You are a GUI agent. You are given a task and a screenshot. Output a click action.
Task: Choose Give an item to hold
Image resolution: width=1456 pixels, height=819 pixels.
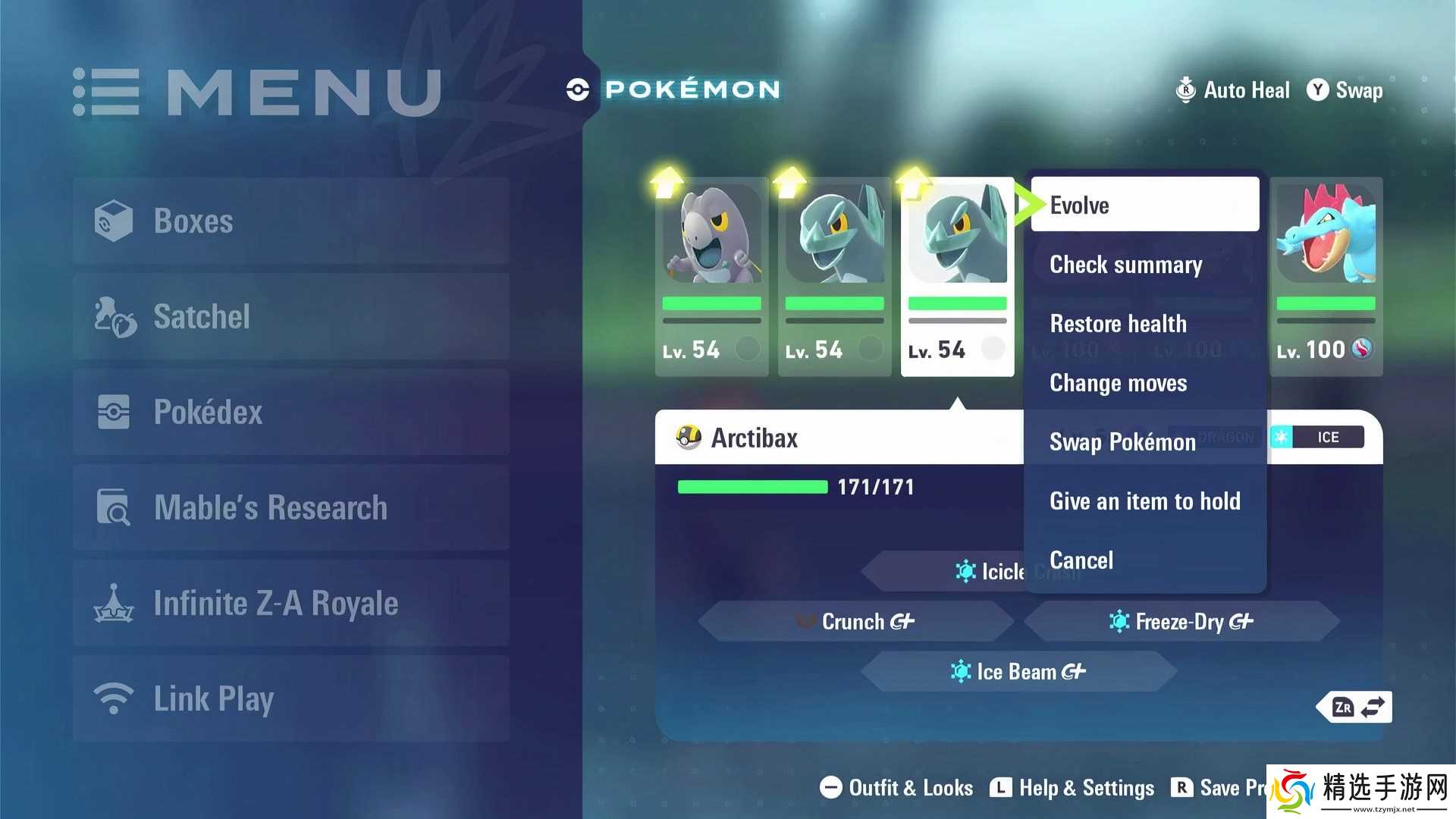click(x=1145, y=501)
